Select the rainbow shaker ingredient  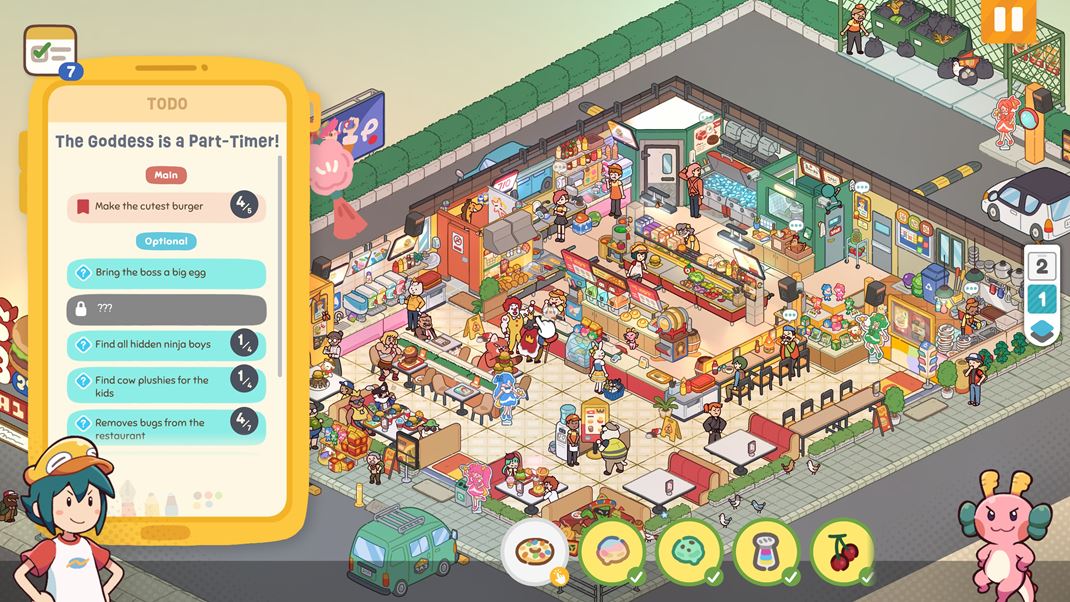click(x=766, y=551)
